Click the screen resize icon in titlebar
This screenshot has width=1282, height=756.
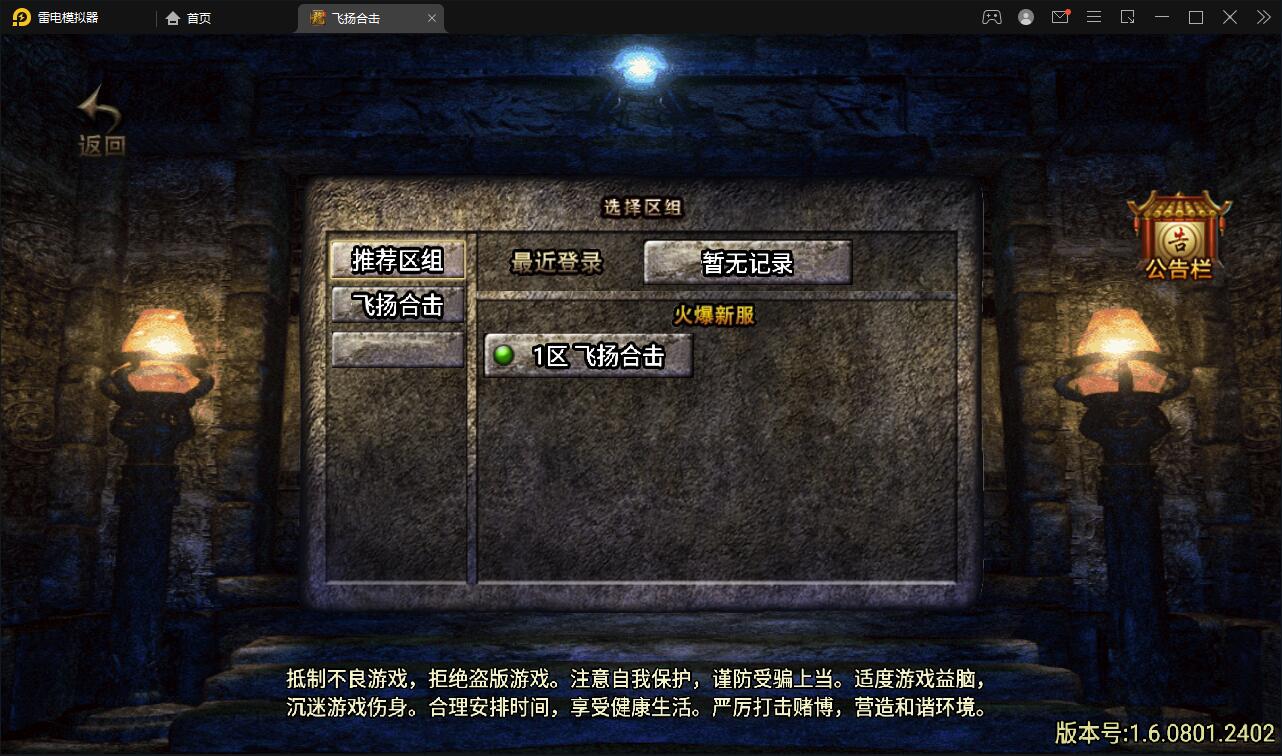pyautogui.click(x=1128, y=17)
